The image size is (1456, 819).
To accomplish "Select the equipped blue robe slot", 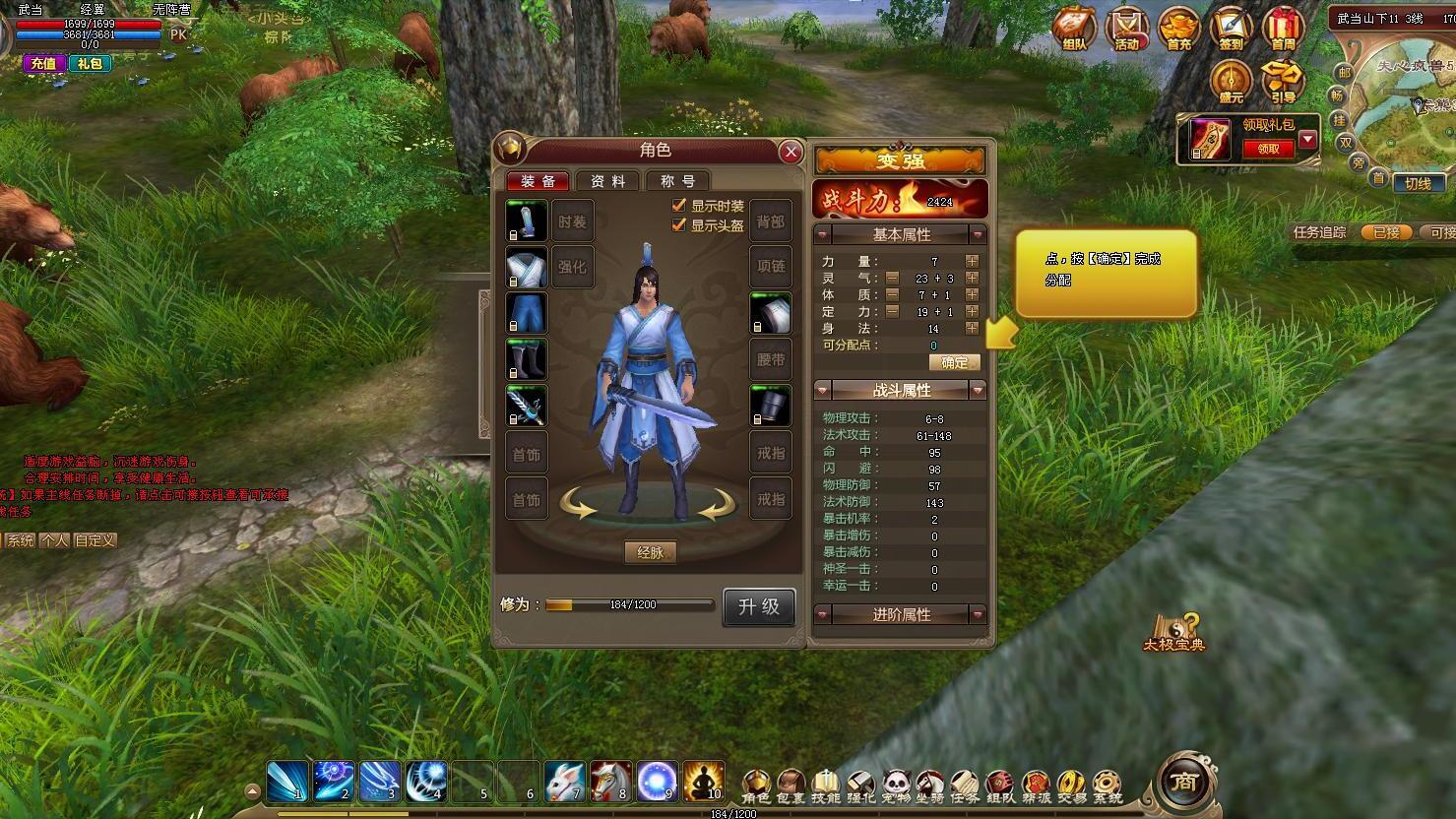I will coord(526,267).
